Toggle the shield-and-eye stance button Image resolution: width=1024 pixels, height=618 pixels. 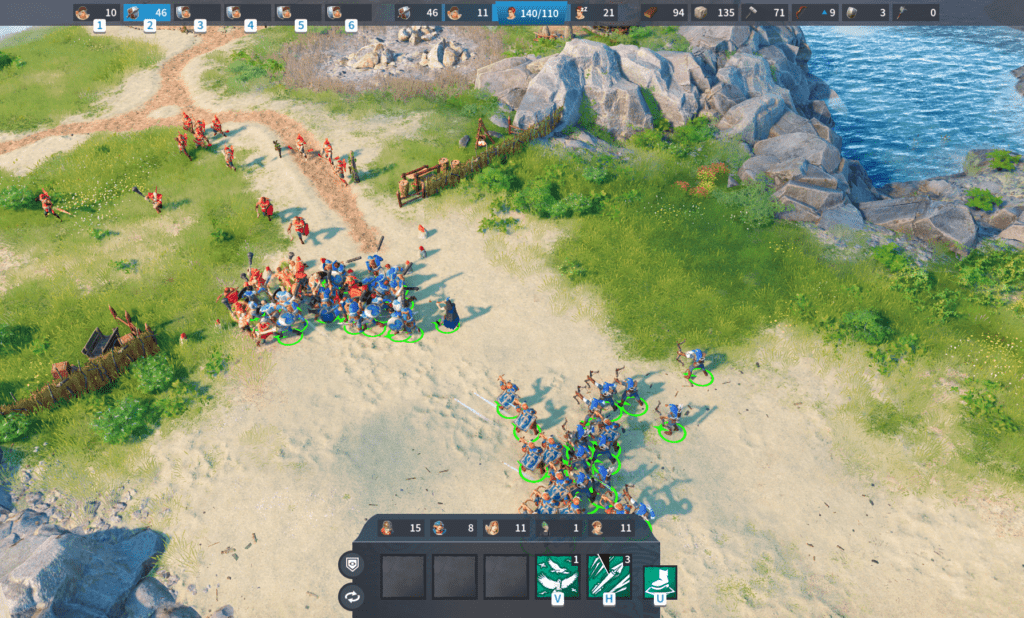click(x=351, y=564)
